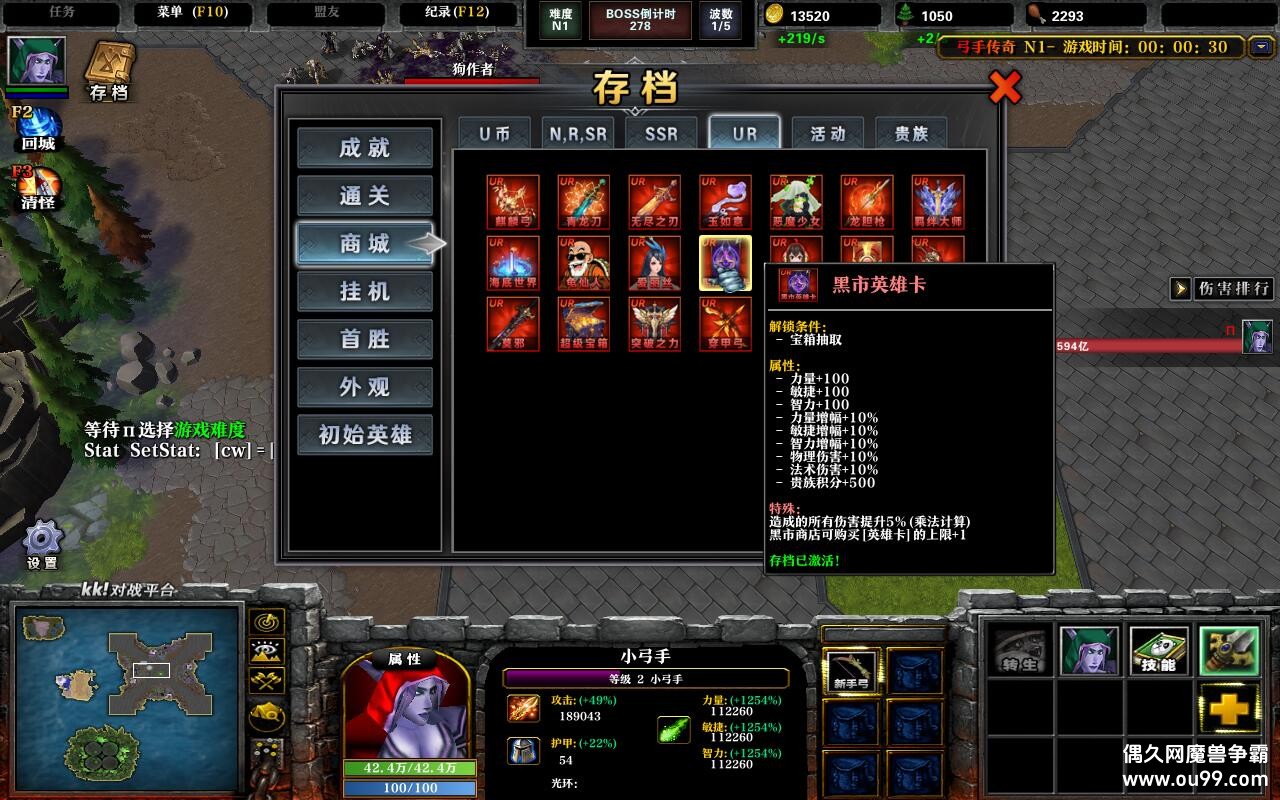Switch to the 活动 tab
The width and height of the screenshot is (1280, 800).
click(829, 131)
